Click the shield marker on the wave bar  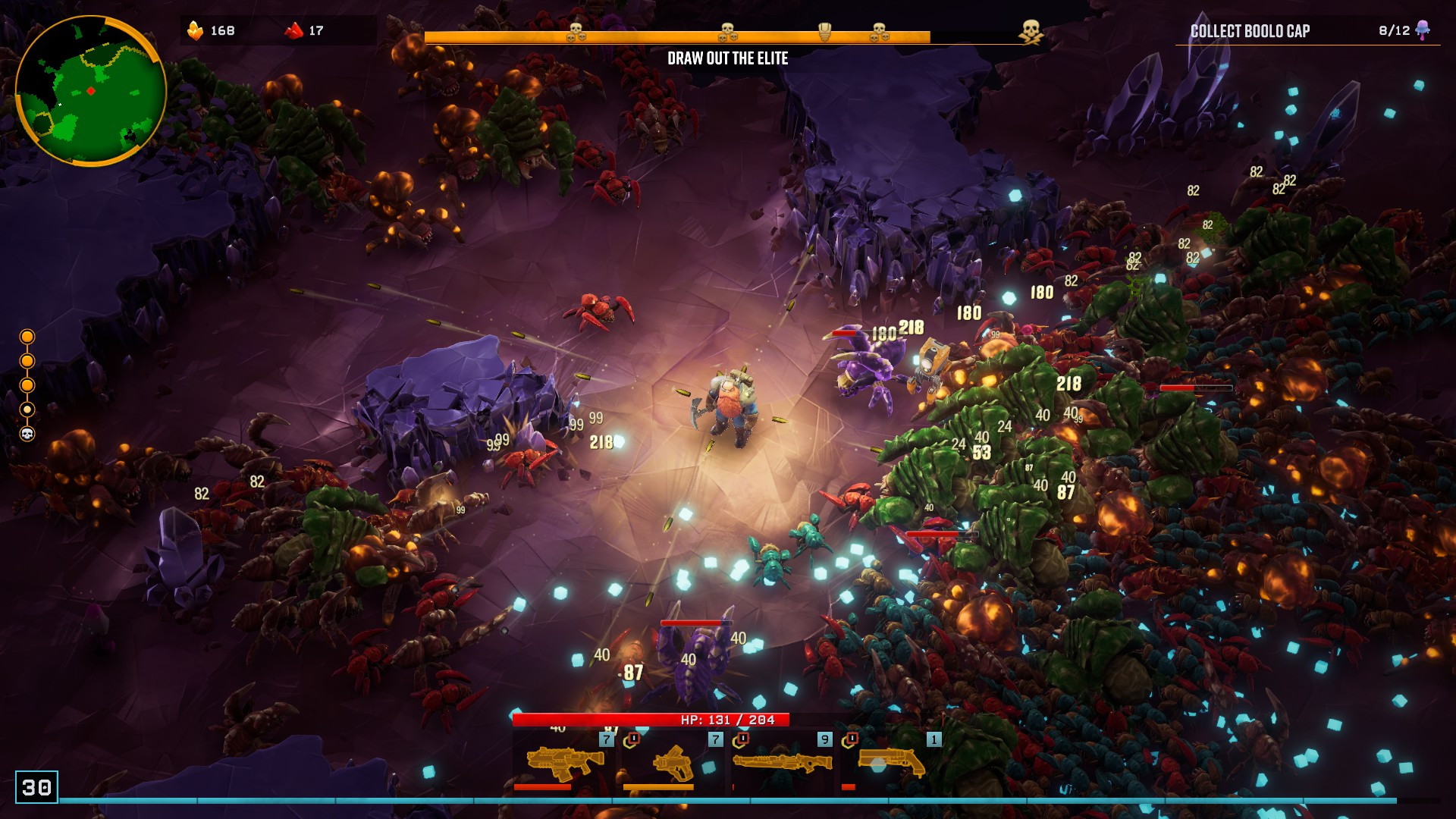point(824,32)
